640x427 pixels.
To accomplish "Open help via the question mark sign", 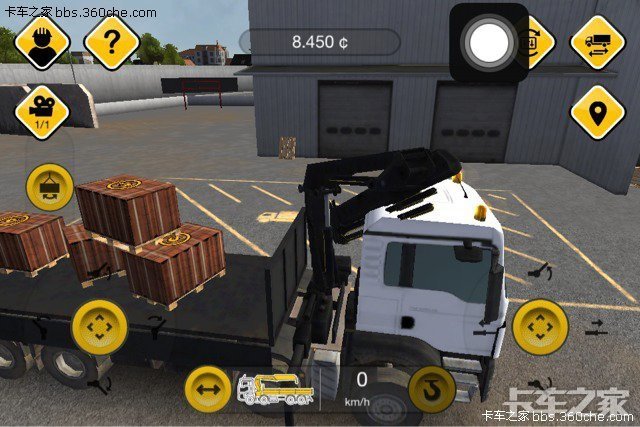I will tap(110, 42).
